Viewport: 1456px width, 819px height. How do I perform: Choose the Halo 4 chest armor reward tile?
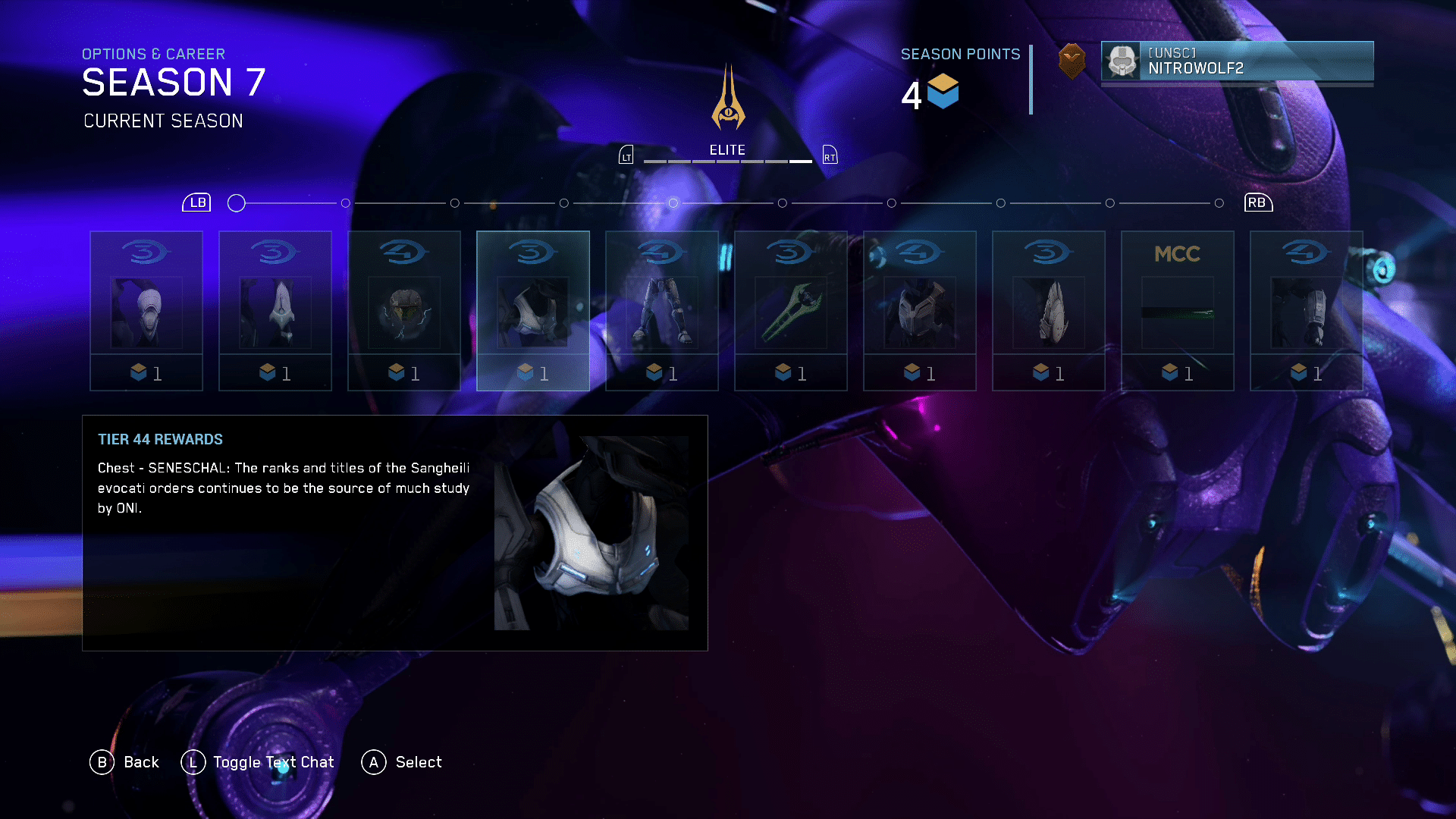tap(919, 311)
